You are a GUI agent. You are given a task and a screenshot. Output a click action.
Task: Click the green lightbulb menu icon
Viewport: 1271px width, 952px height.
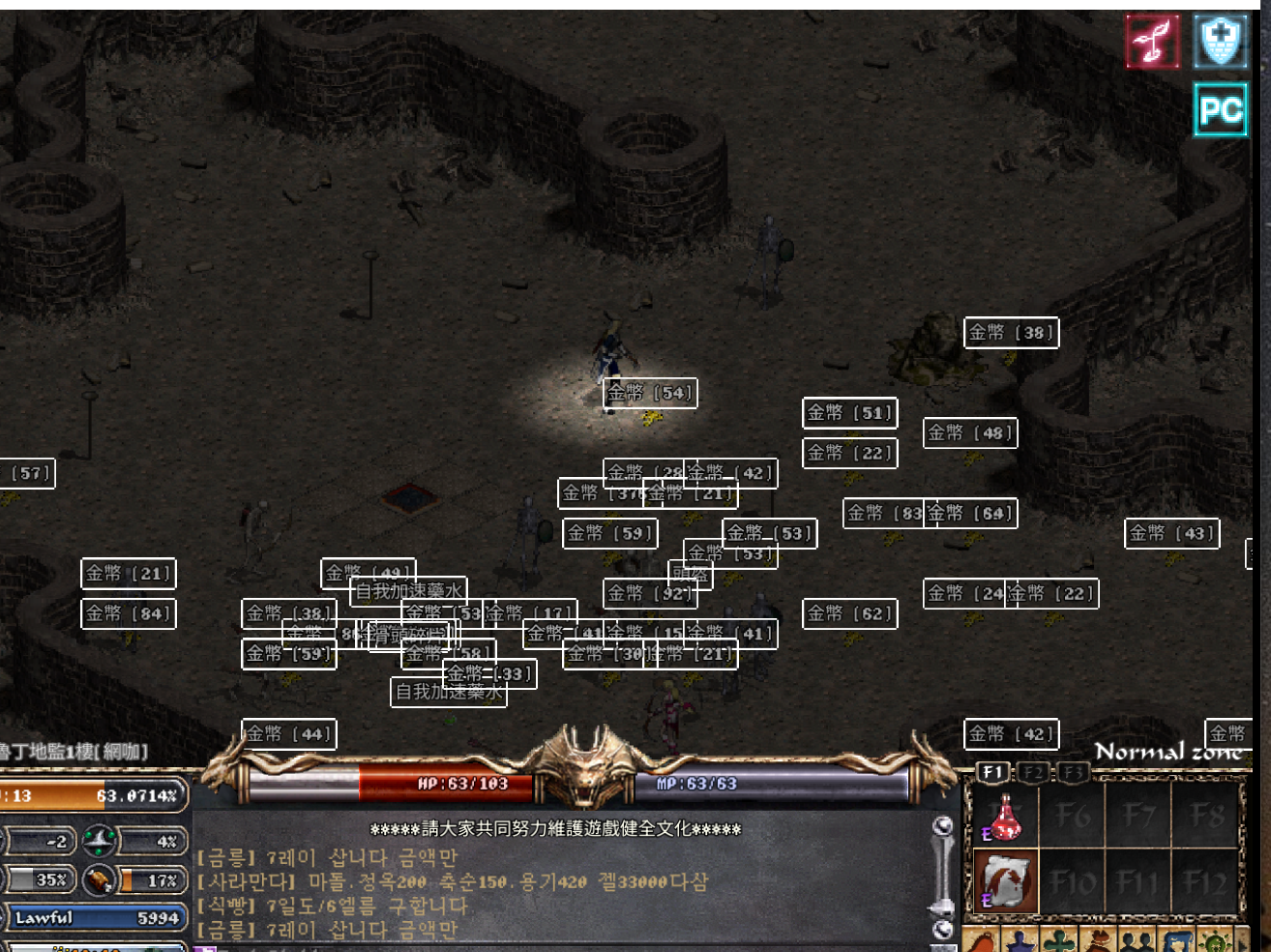[x=1215, y=940]
